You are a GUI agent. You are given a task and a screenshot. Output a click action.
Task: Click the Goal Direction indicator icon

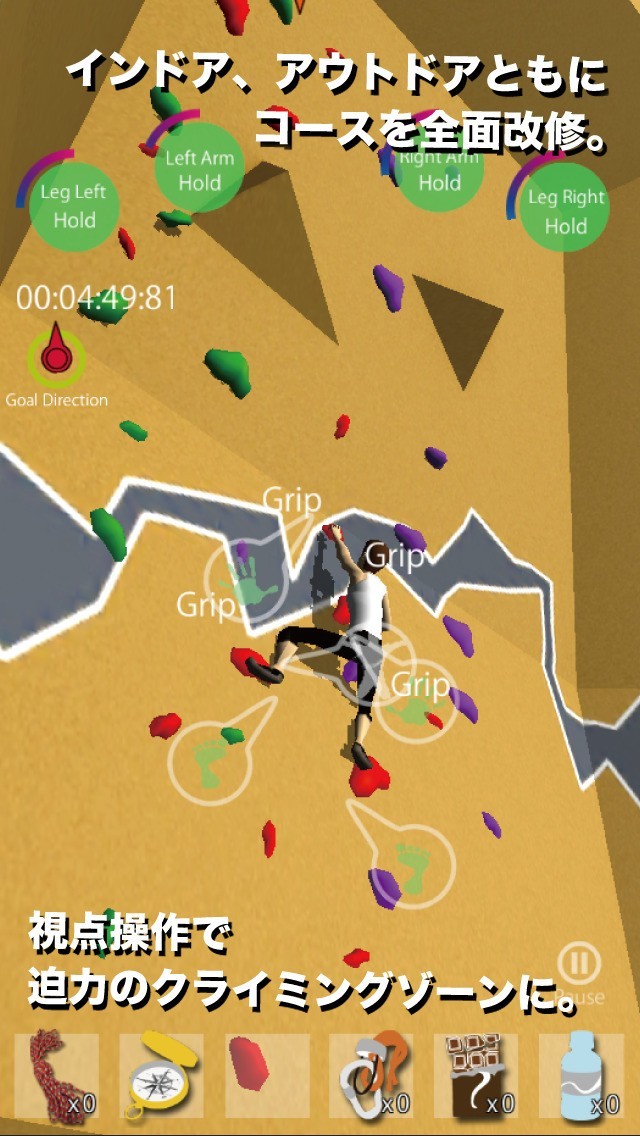56,355
